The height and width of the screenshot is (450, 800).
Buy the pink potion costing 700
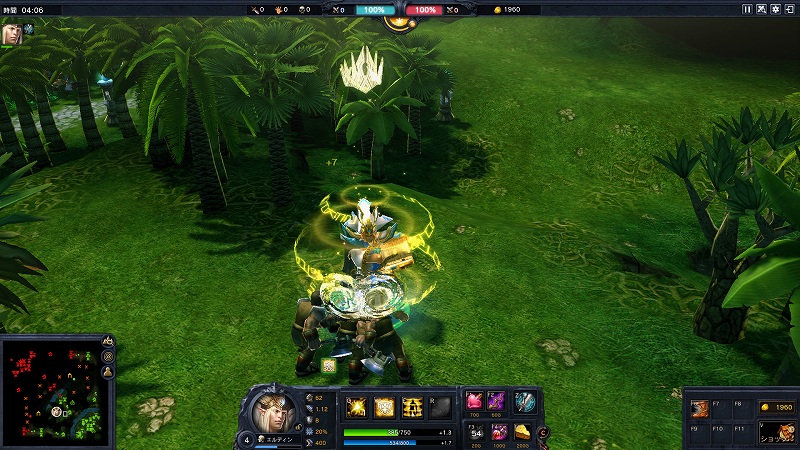[x=474, y=401]
